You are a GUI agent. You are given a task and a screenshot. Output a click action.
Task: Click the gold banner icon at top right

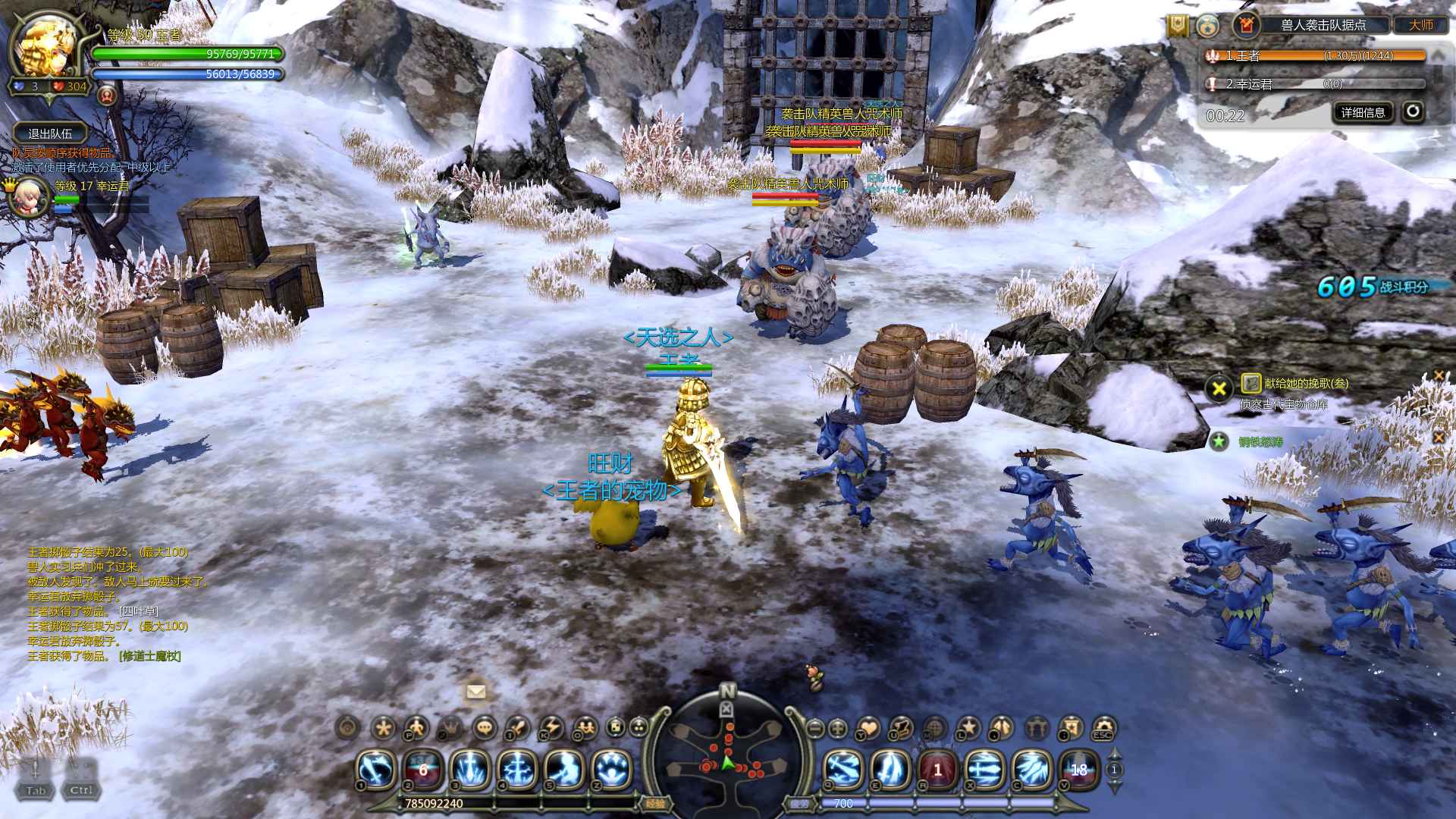point(1177,26)
